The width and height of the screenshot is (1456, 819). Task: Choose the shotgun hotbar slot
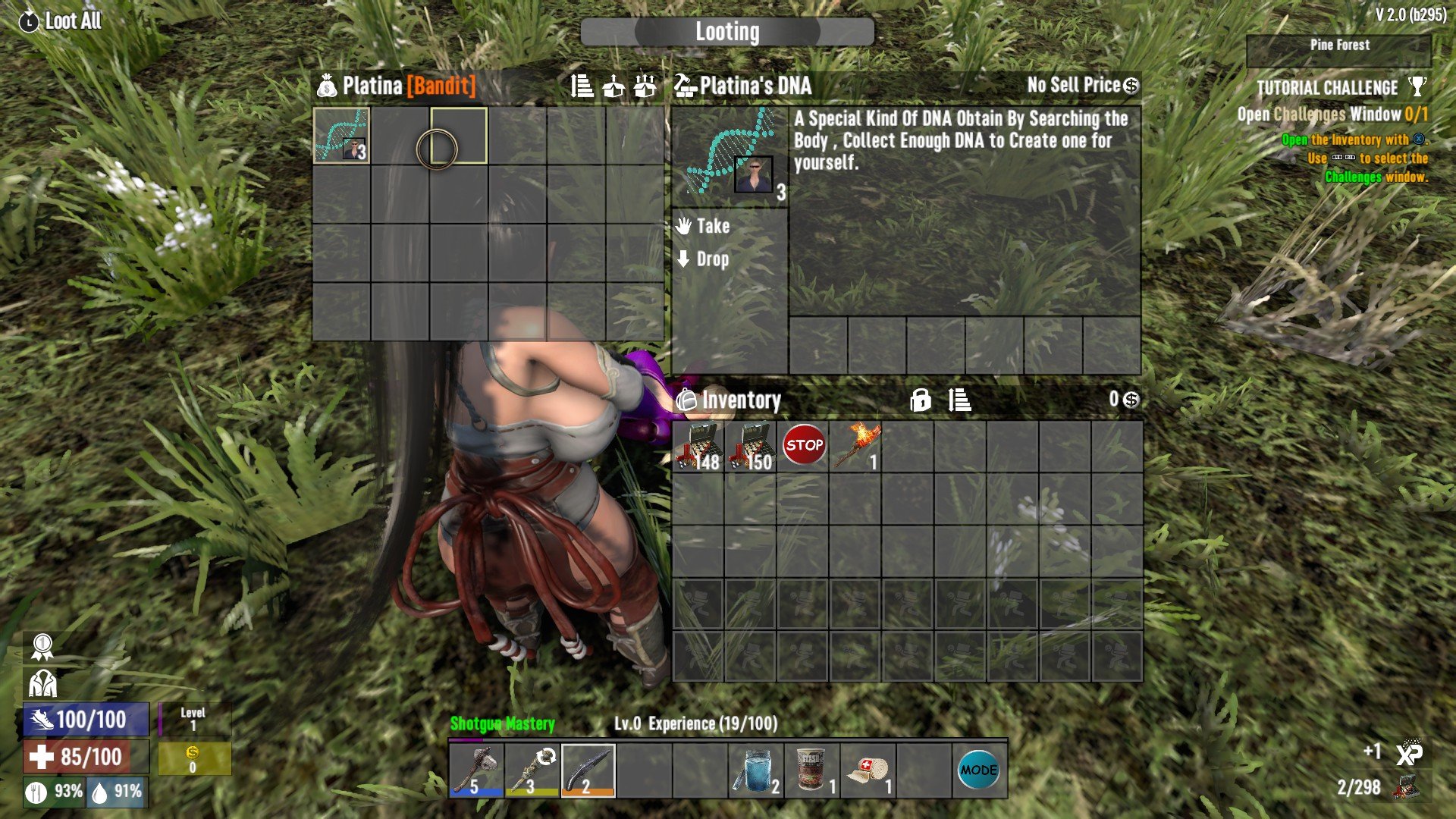point(588,770)
